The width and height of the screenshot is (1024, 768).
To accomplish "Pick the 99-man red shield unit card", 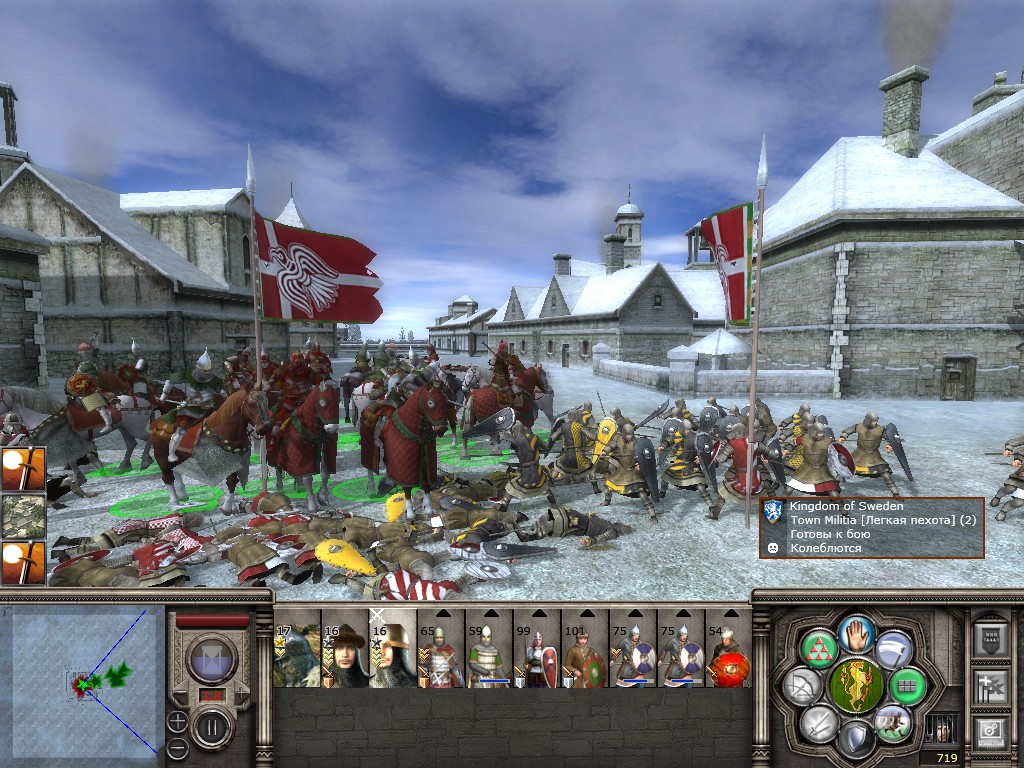I will pyautogui.click(x=536, y=655).
